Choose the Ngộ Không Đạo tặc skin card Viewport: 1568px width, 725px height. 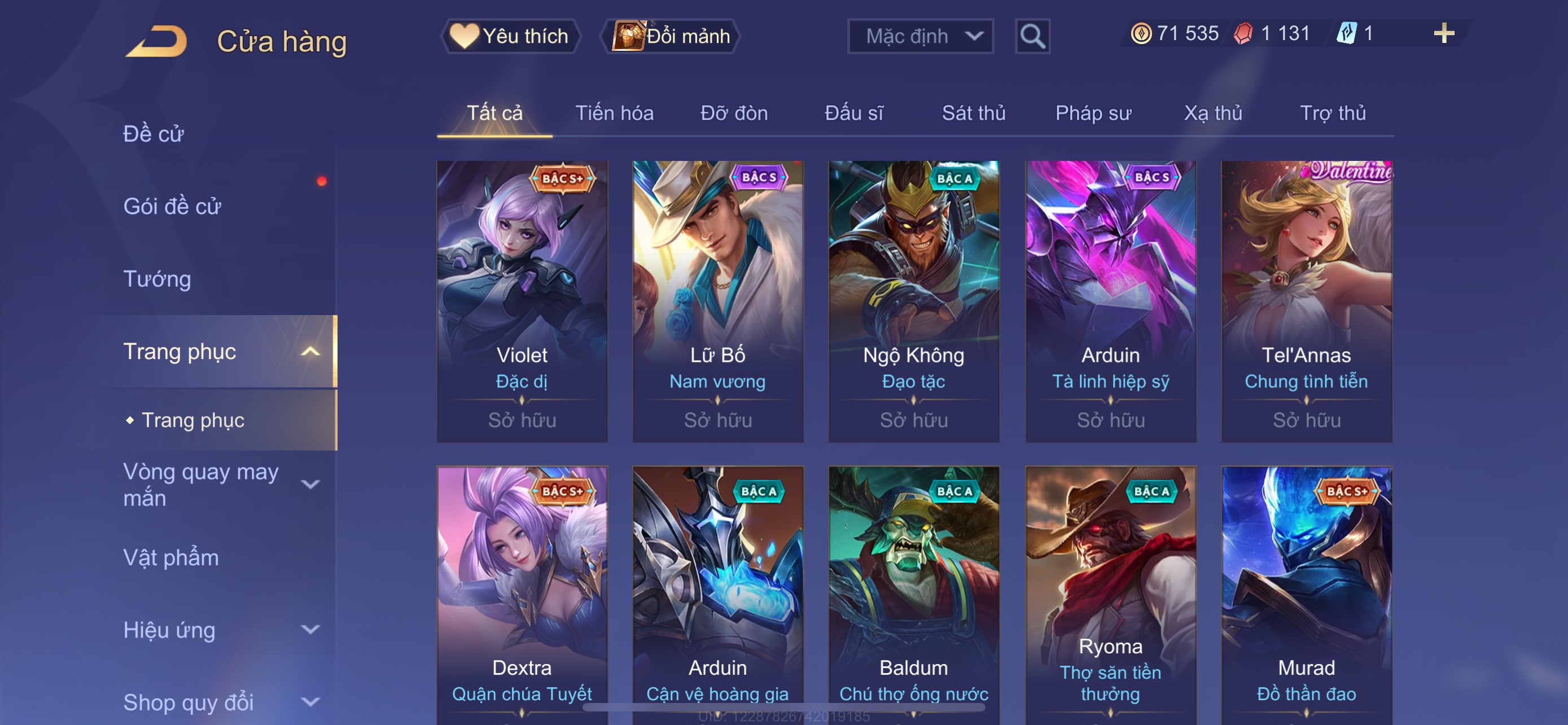tap(914, 301)
